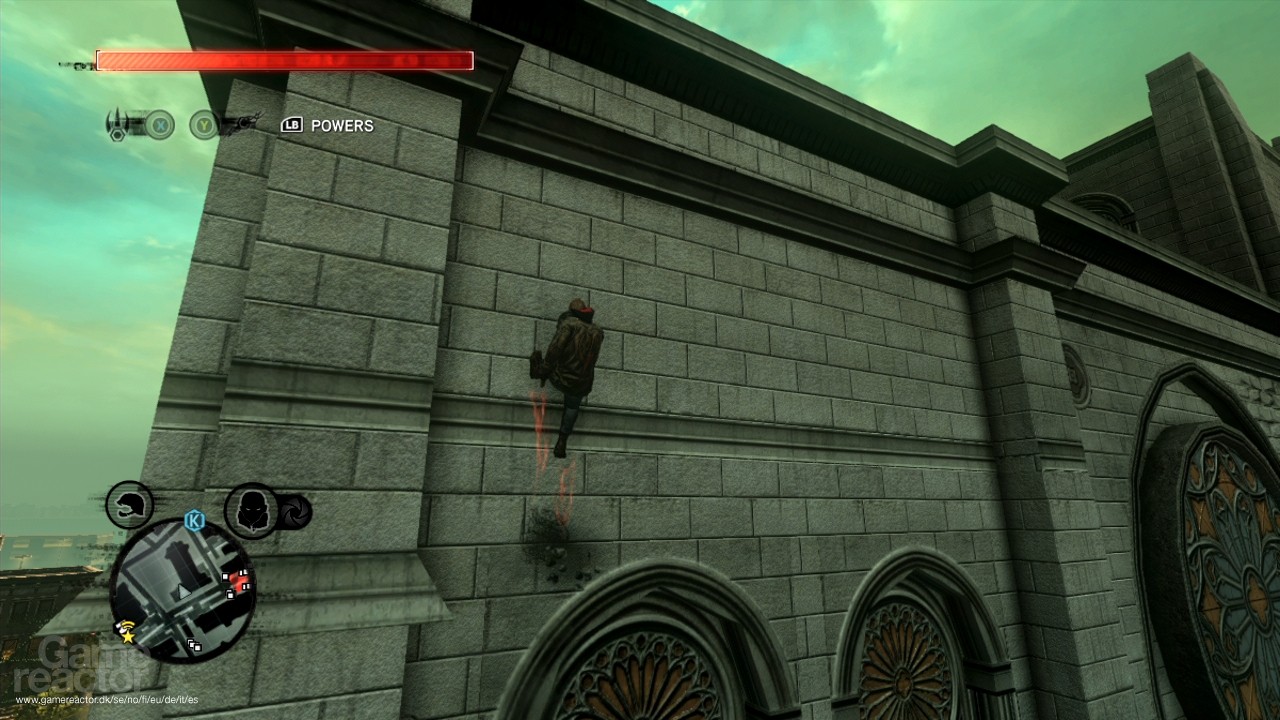Select the hooded character persona icon

(251, 510)
